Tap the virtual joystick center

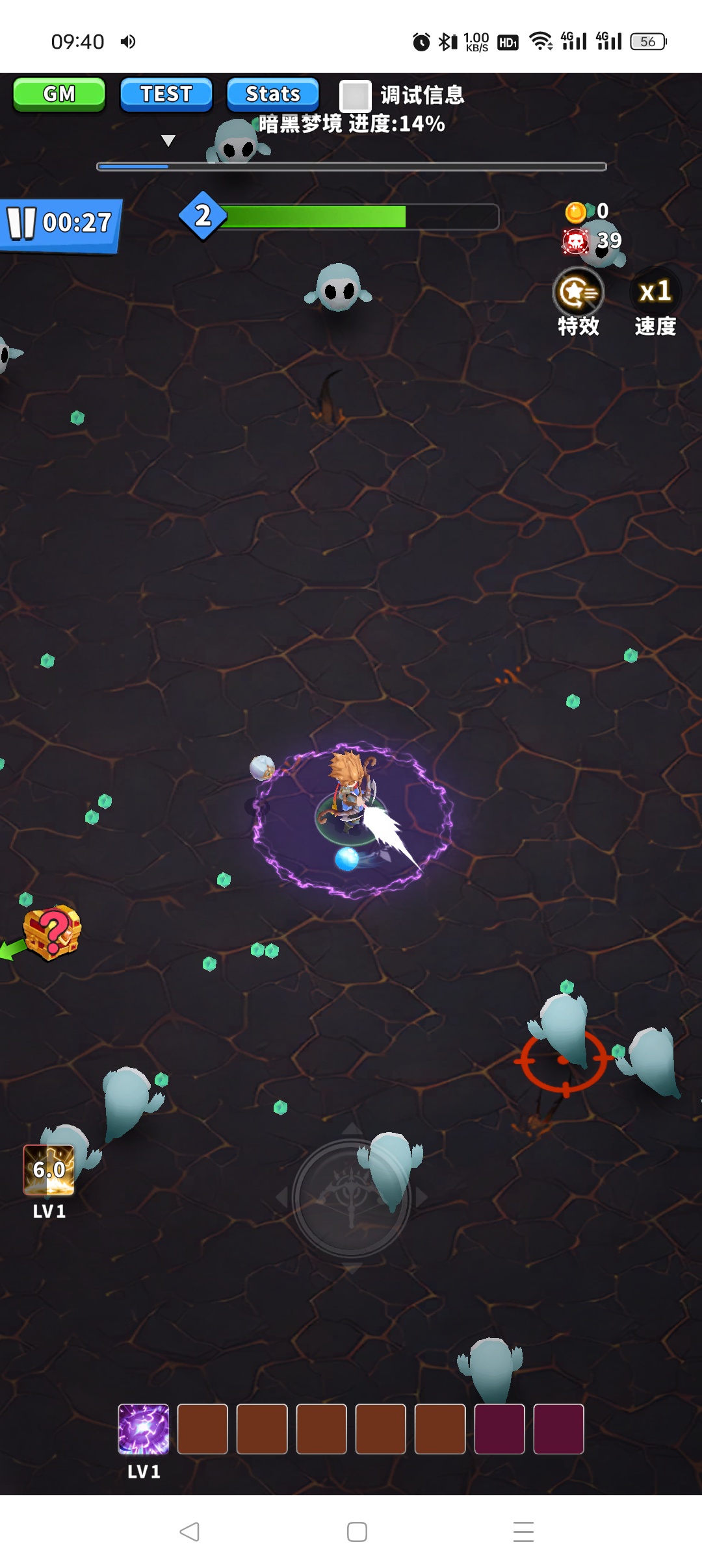[352, 1197]
